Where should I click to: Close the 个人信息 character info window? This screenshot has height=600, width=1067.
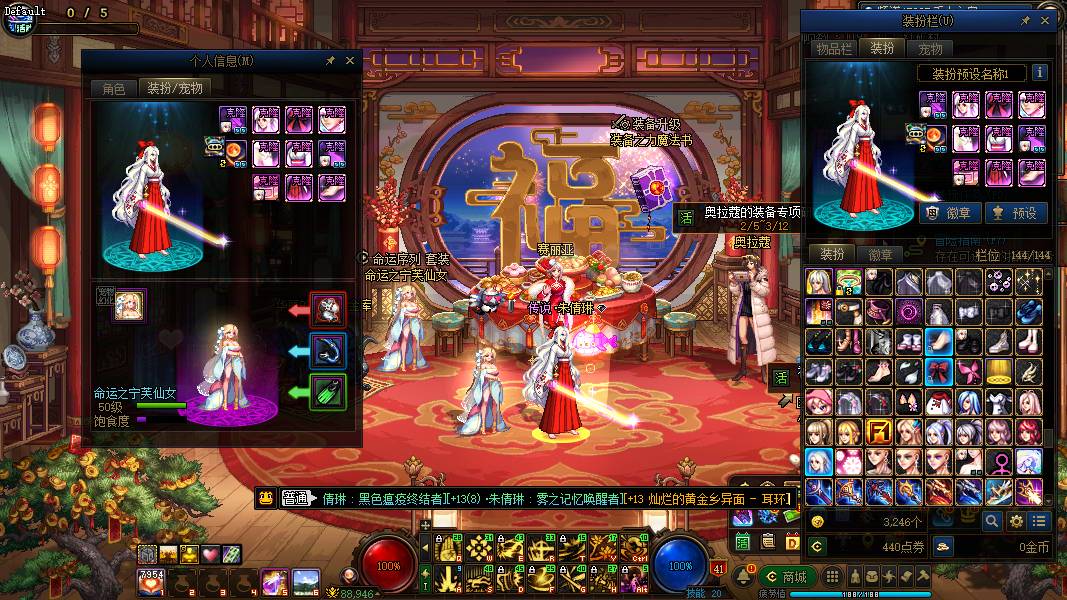coord(350,61)
